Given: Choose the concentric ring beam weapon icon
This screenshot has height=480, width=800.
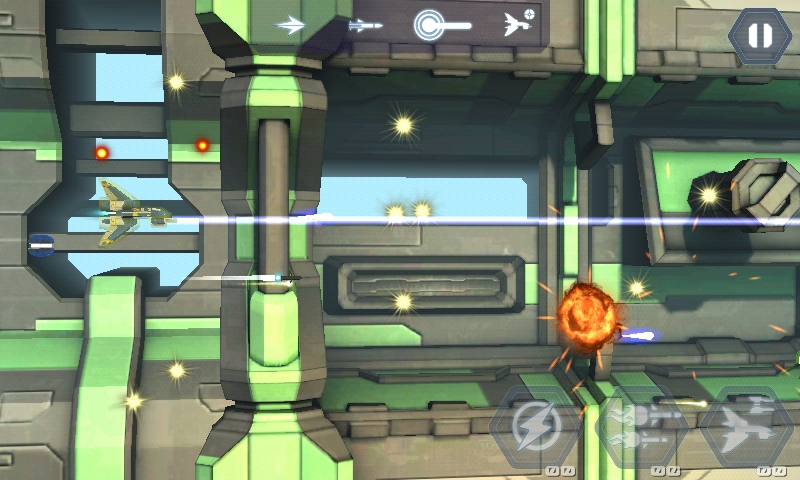Looking at the screenshot, I should 442,25.
